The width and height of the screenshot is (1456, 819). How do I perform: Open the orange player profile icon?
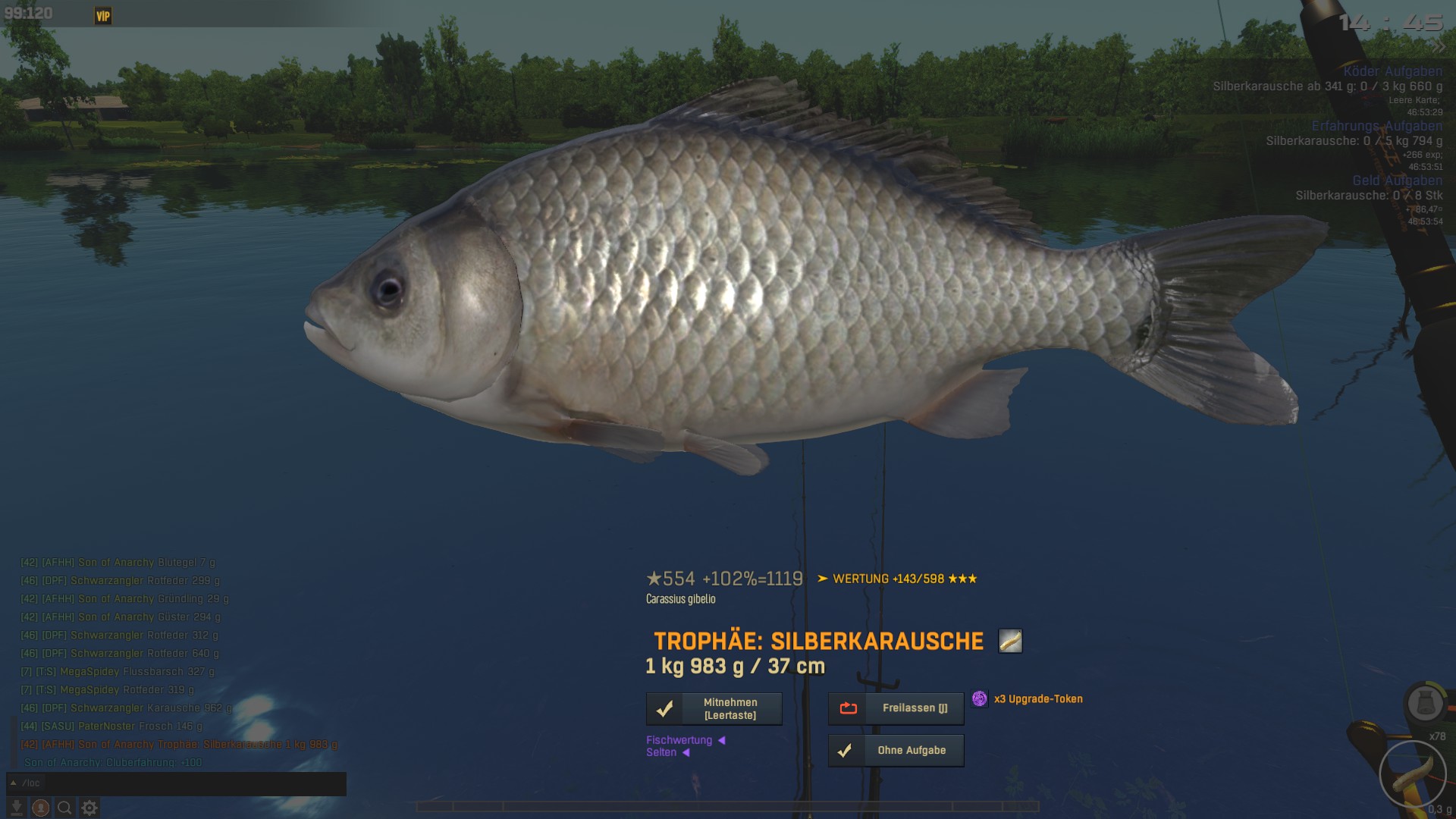coord(41,808)
